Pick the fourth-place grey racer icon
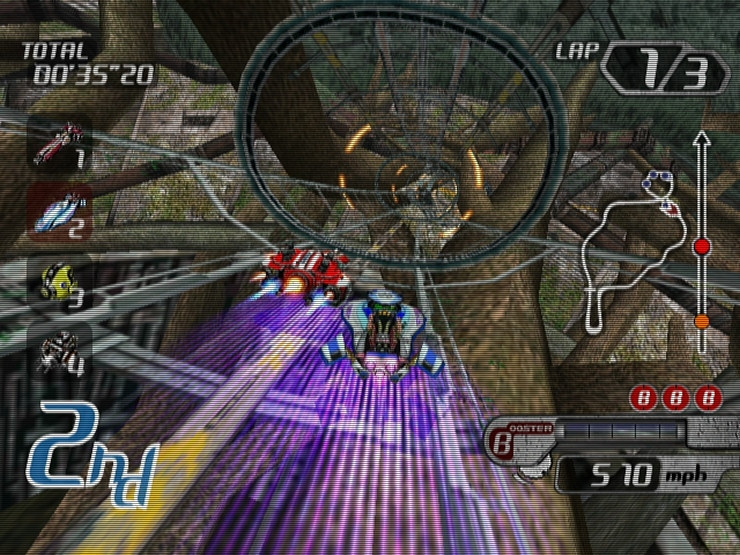 (59, 350)
